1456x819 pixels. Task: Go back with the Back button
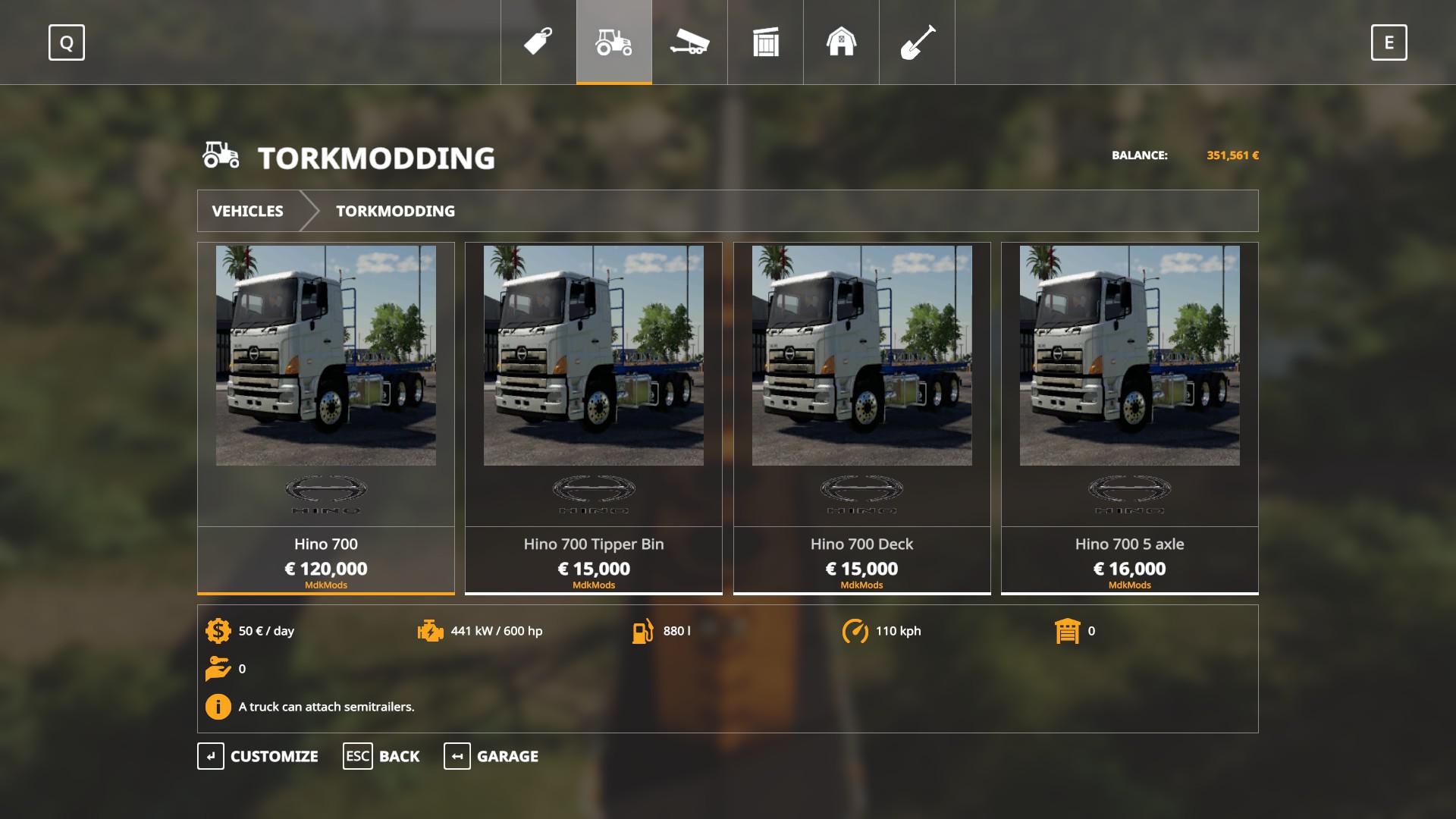click(381, 756)
